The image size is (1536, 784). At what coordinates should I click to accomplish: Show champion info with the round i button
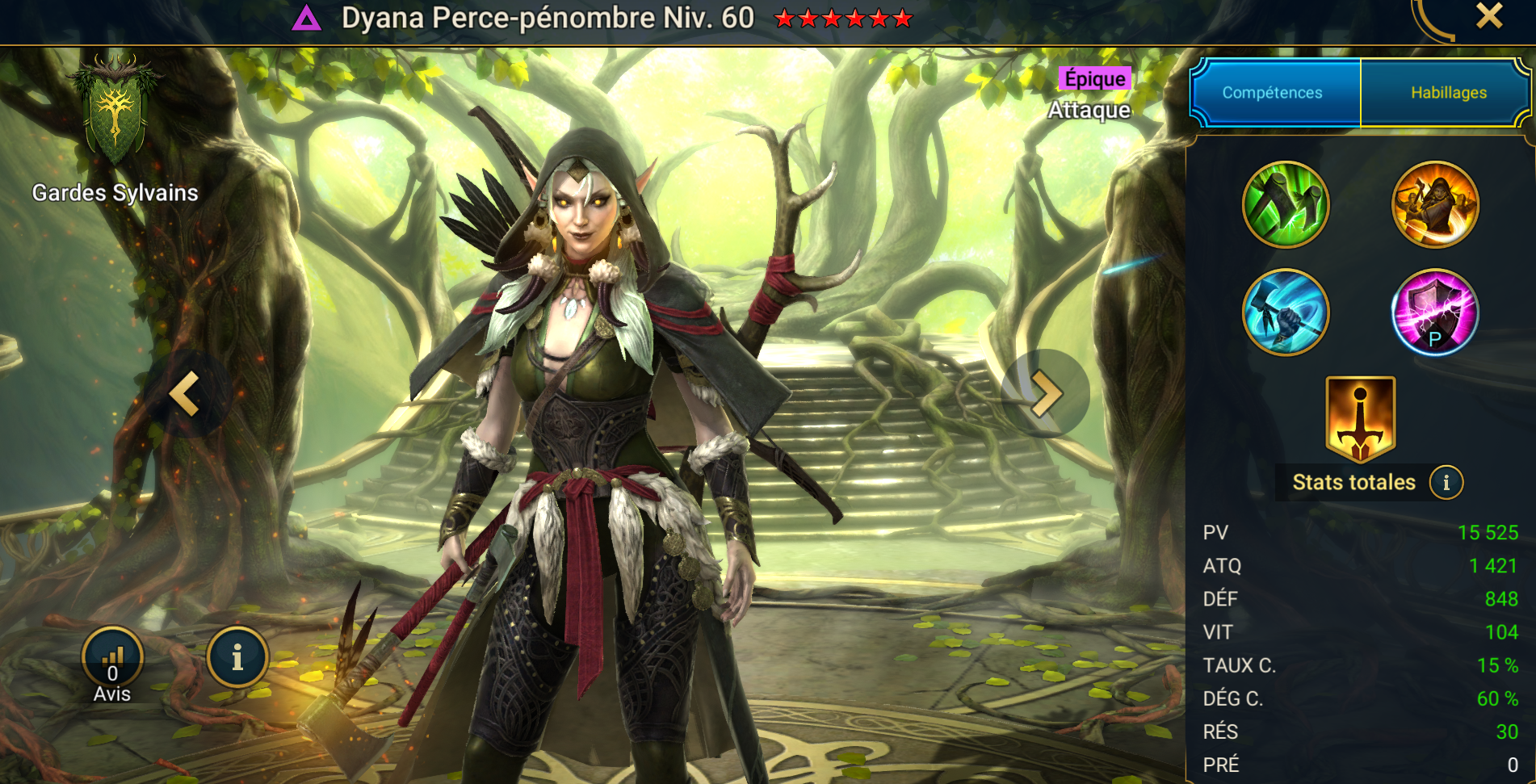pyautogui.click(x=237, y=658)
